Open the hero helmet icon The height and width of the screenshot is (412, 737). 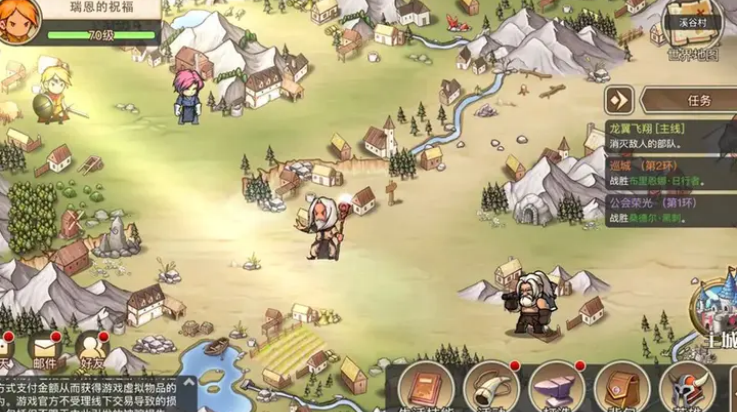pos(687,388)
